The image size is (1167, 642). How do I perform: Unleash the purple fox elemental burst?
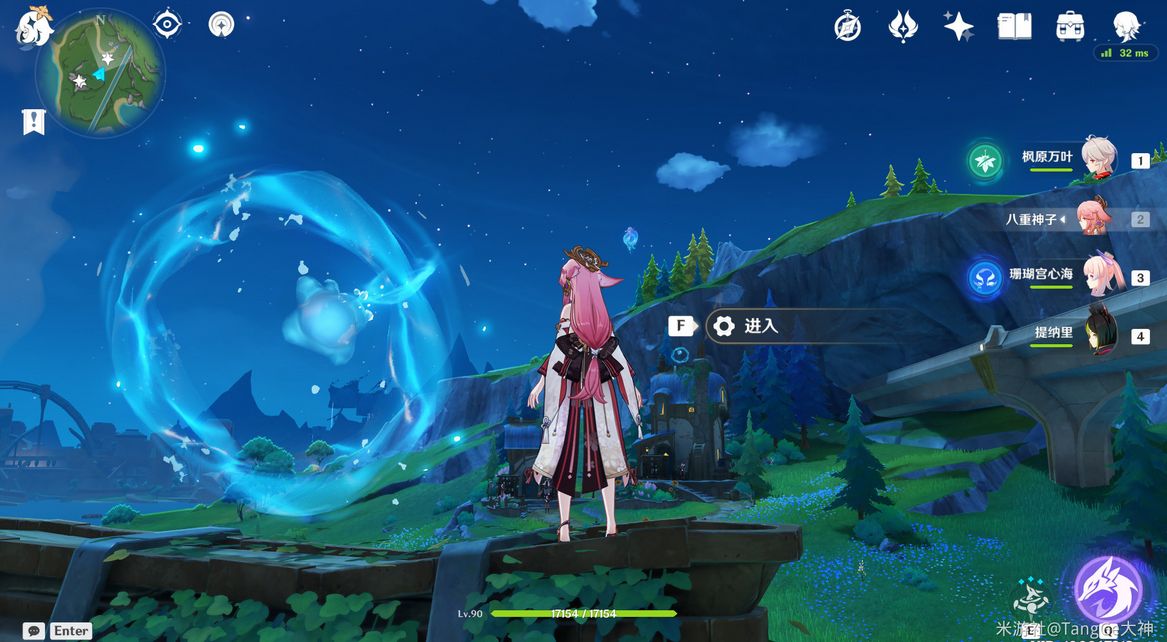coord(1108,588)
